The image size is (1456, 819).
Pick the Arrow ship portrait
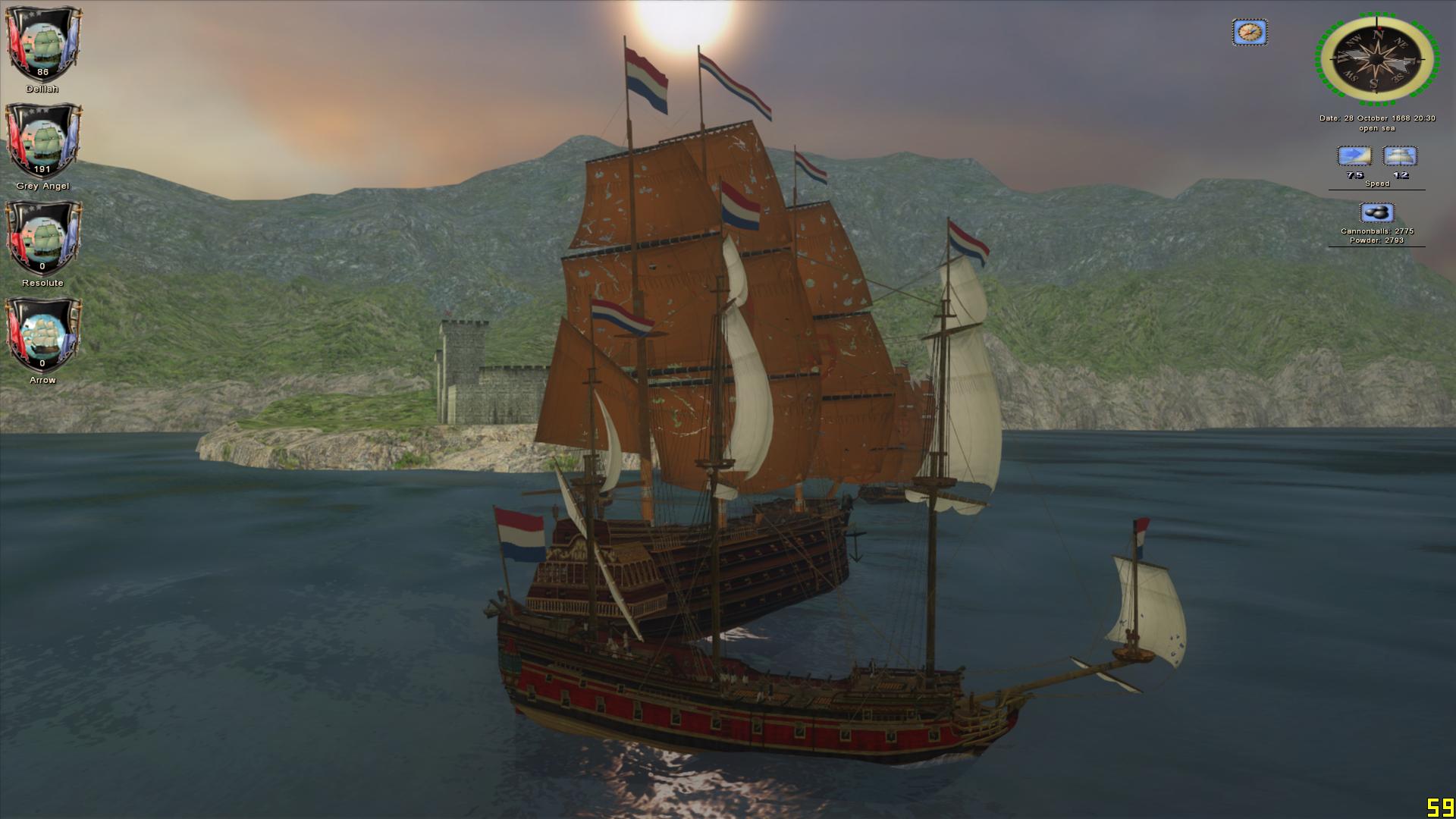[x=42, y=335]
